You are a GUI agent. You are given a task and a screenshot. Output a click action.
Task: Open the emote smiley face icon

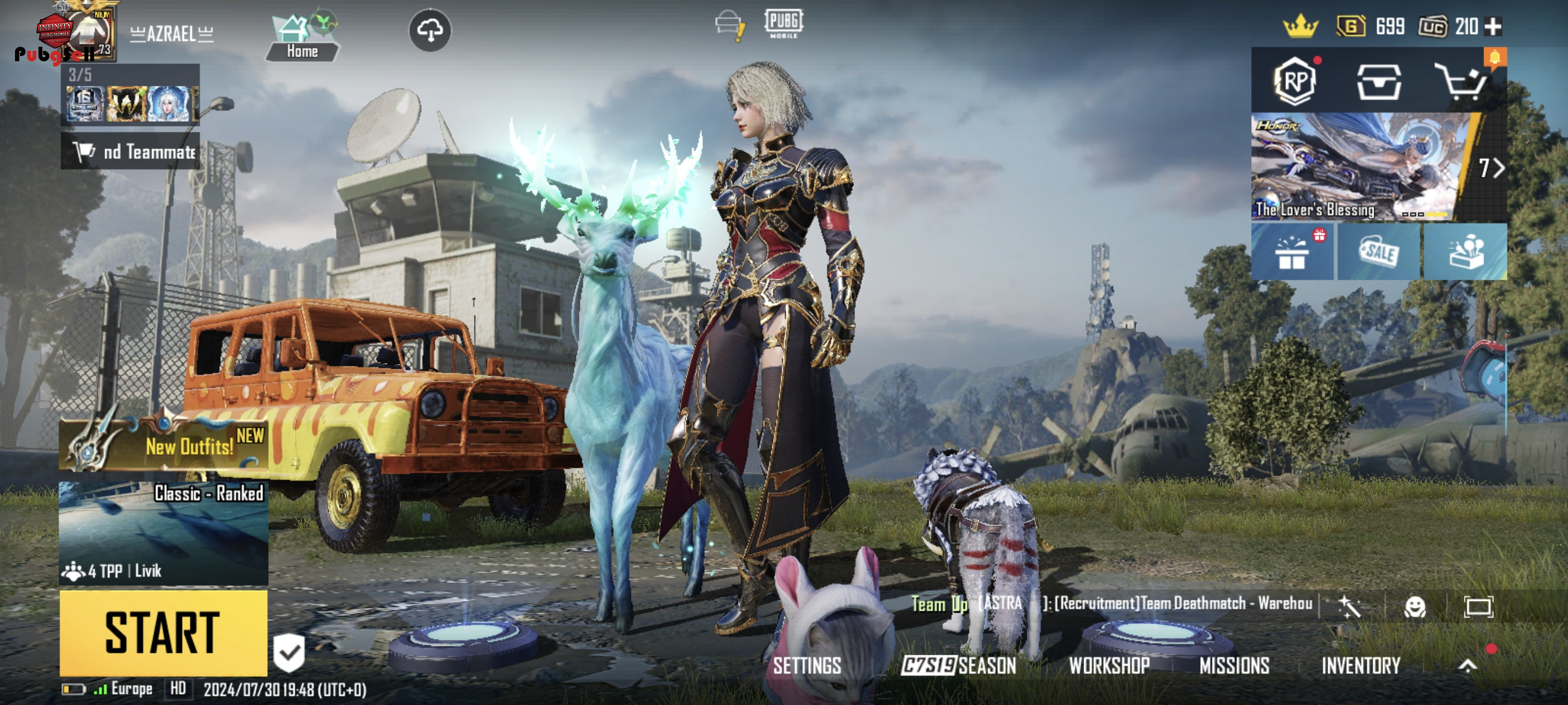coord(1415,606)
